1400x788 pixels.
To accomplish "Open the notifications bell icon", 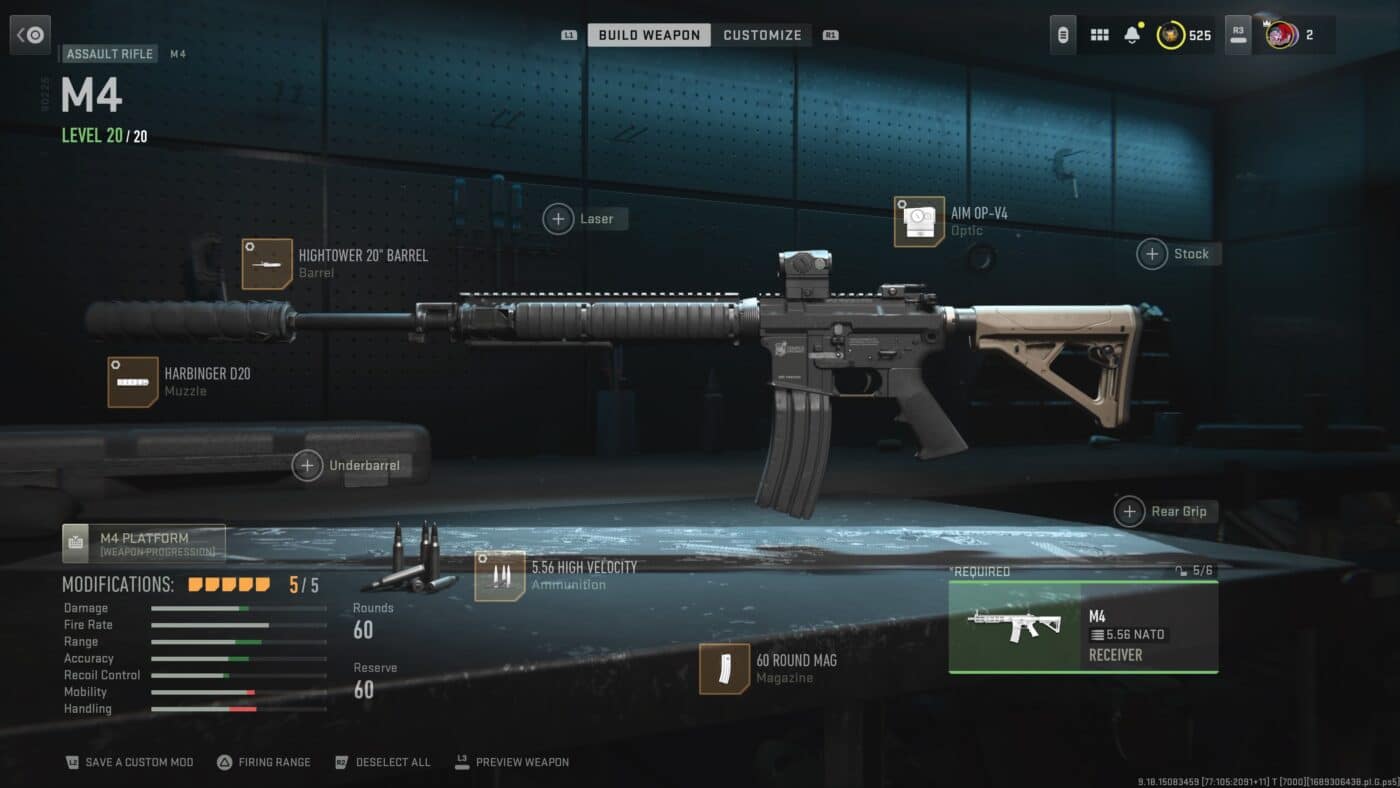I will coord(1132,34).
